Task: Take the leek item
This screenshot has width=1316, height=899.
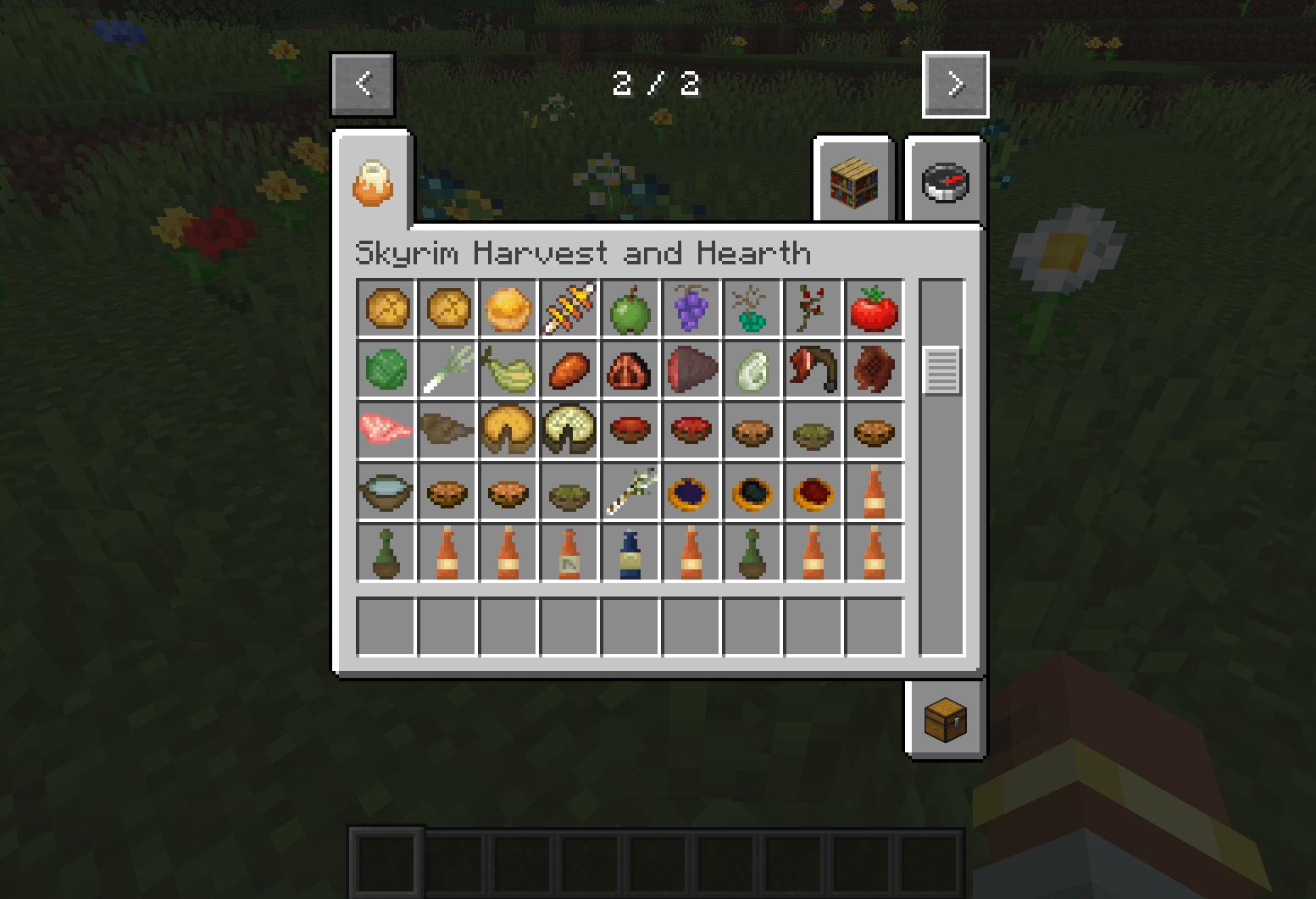Action: pyautogui.click(x=447, y=370)
